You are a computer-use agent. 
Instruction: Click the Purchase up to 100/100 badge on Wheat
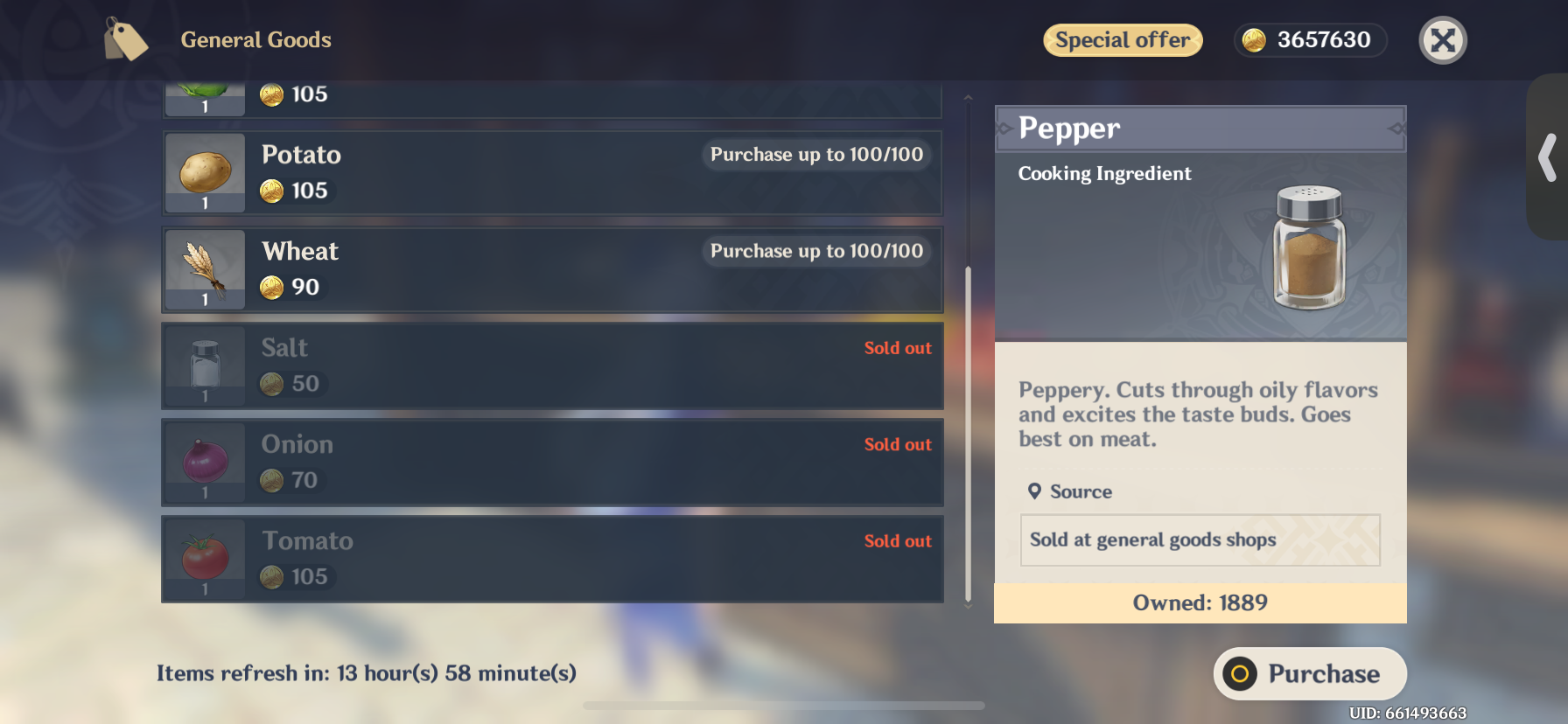[x=815, y=251]
